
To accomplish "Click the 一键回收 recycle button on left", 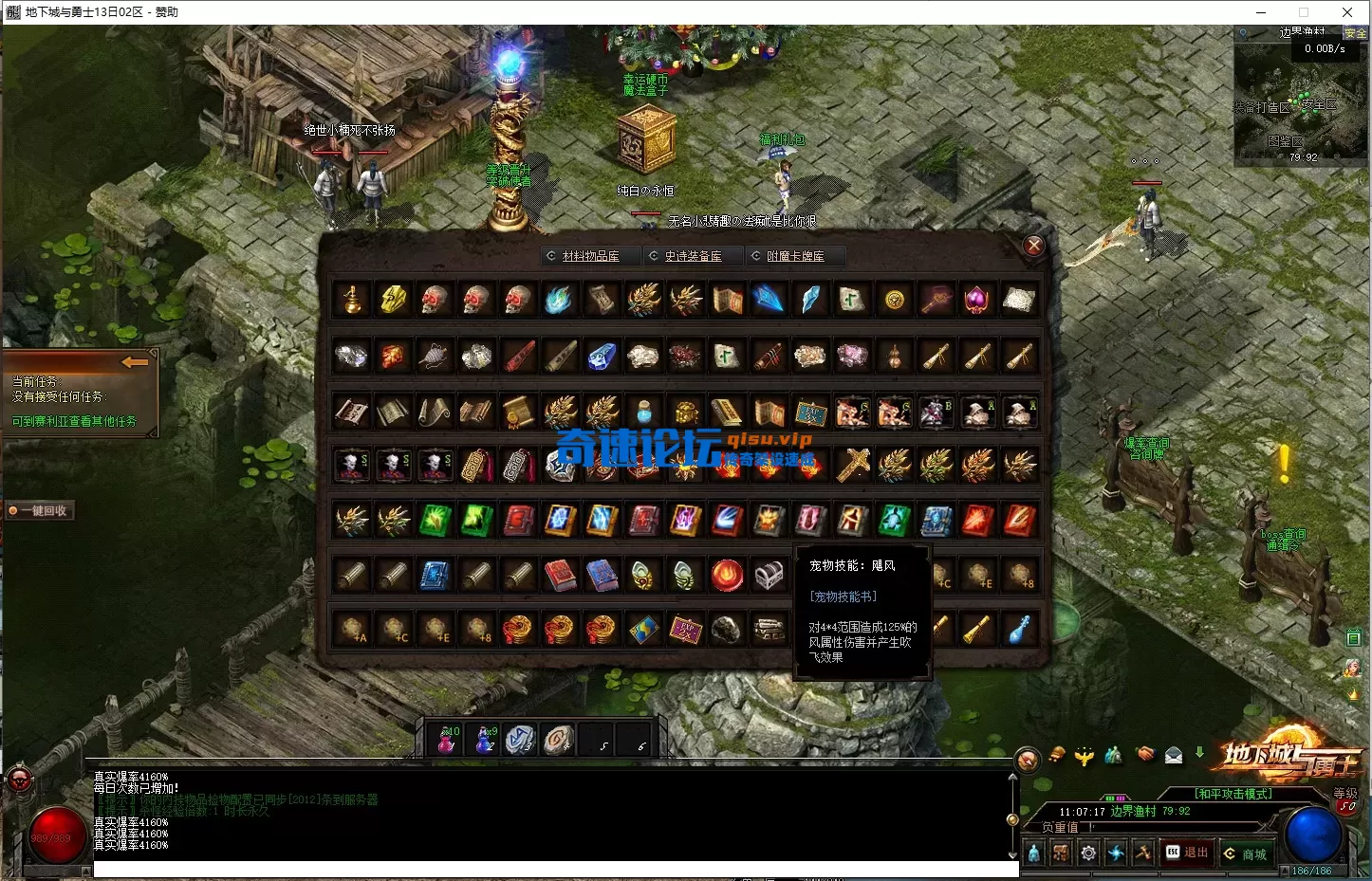I will click(40, 510).
